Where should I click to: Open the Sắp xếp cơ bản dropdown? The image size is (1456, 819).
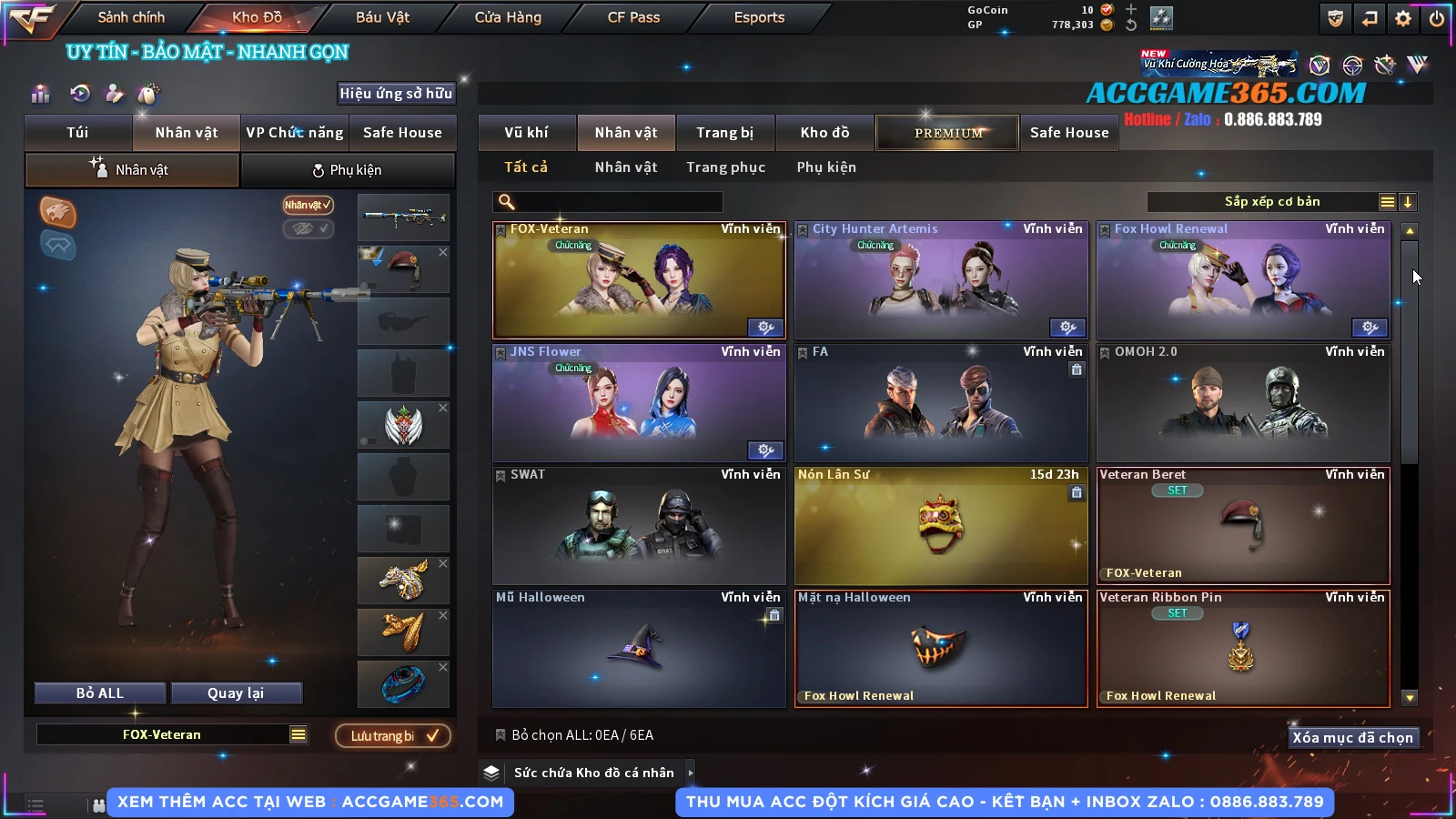[x=1271, y=202]
